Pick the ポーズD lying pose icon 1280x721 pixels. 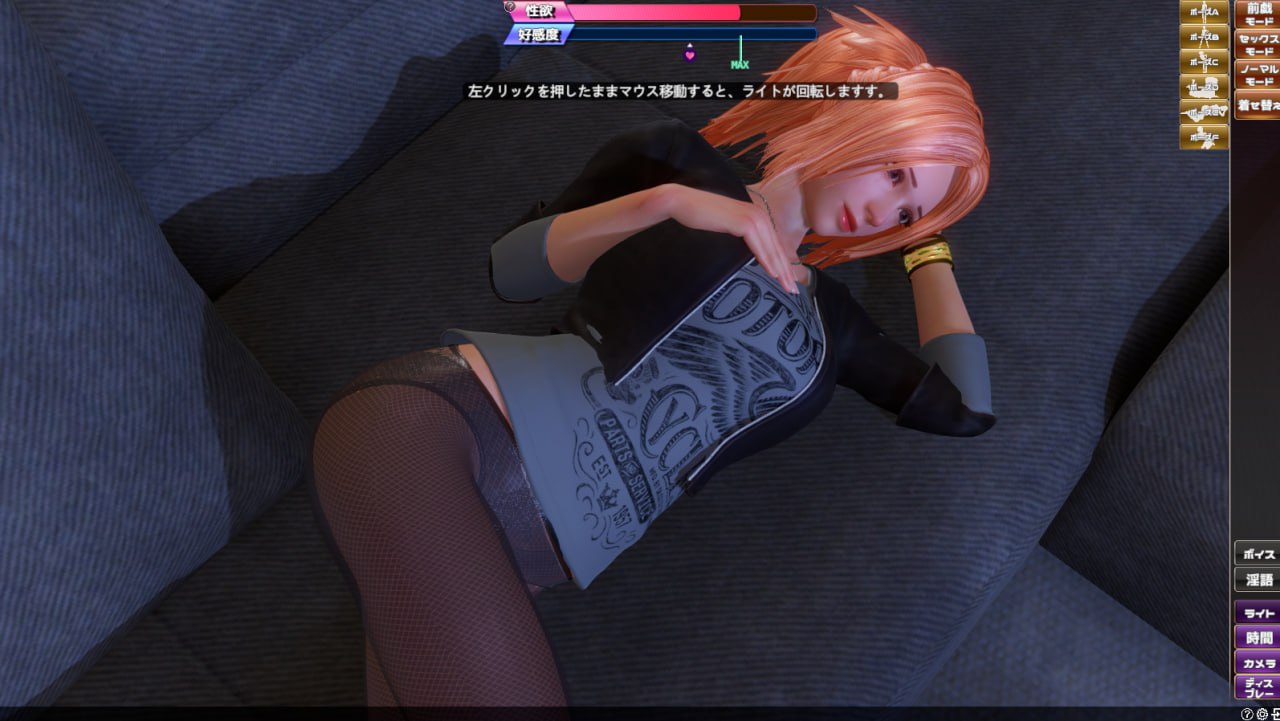1203,87
